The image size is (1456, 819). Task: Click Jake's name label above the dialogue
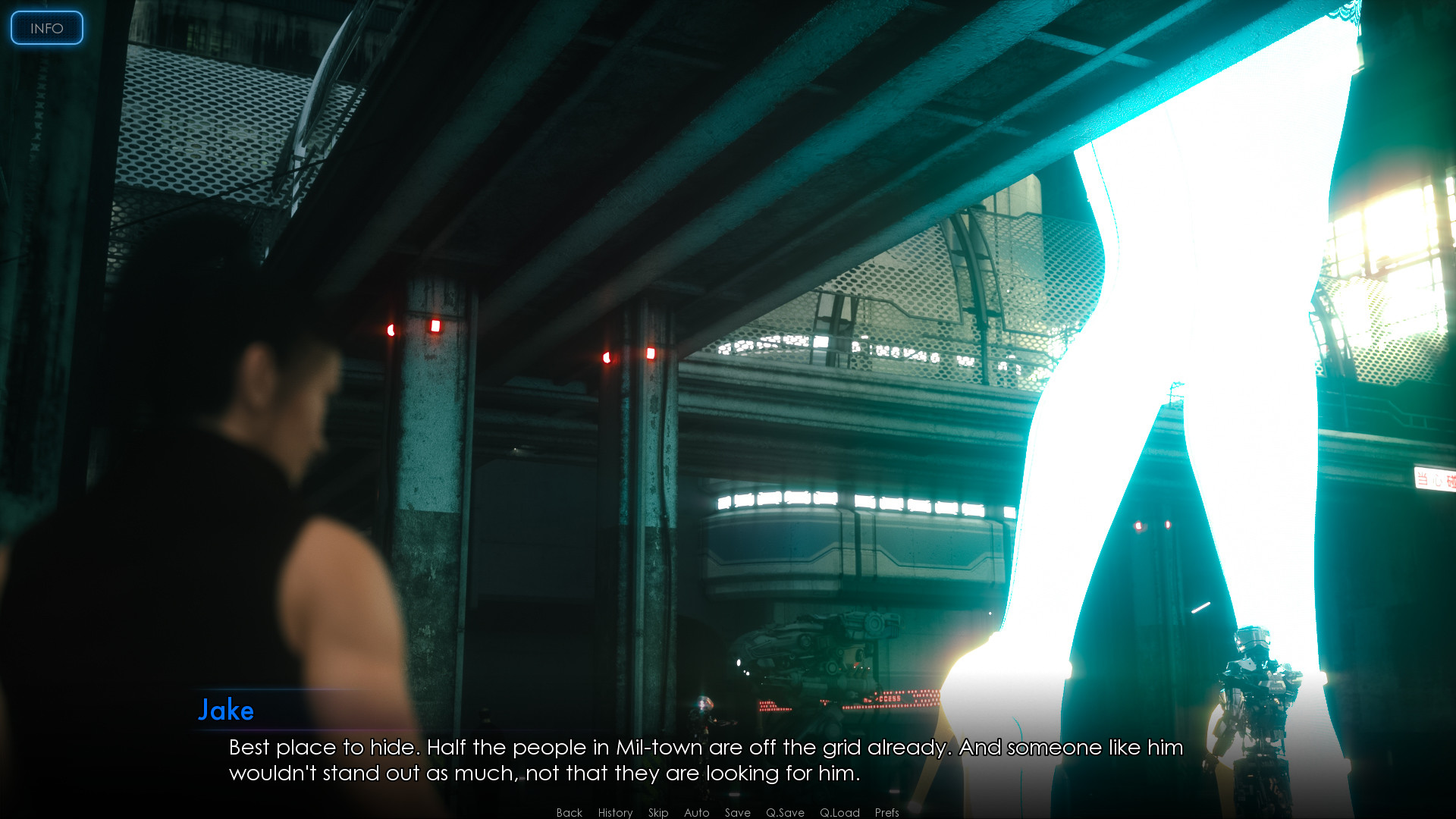[x=226, y=711]
